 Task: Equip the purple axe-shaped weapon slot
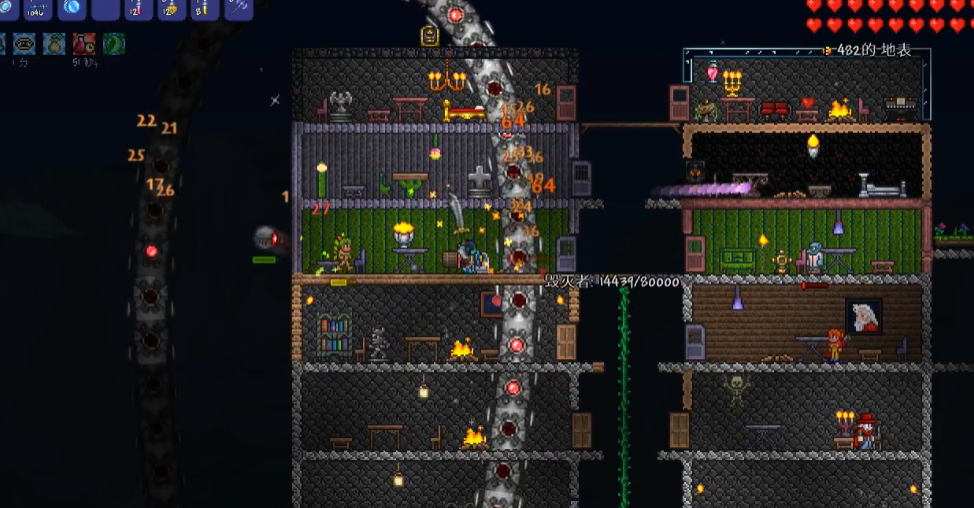[x=238, y=8]
